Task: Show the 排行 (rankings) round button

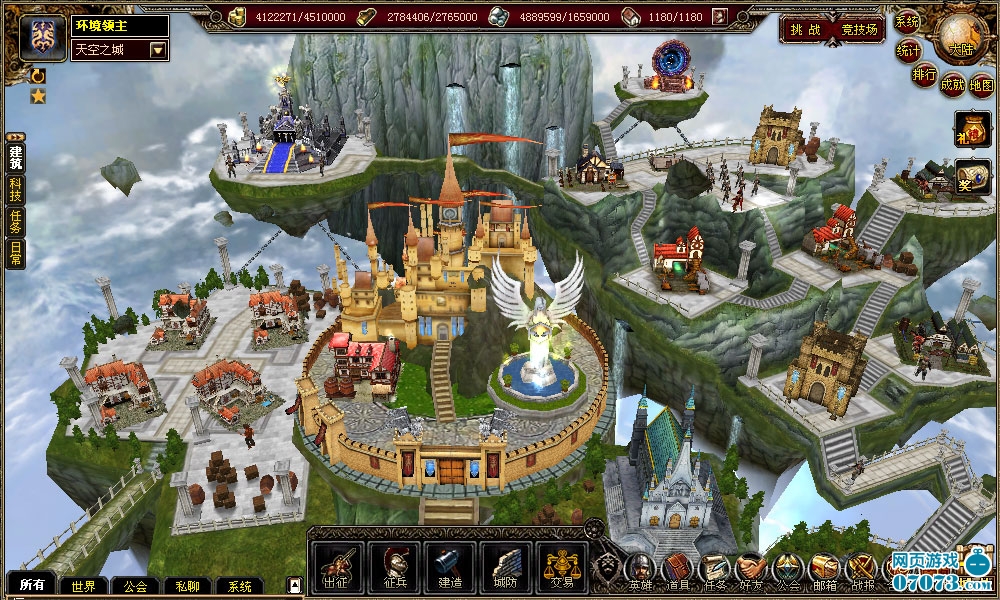Action: (924, 74)
